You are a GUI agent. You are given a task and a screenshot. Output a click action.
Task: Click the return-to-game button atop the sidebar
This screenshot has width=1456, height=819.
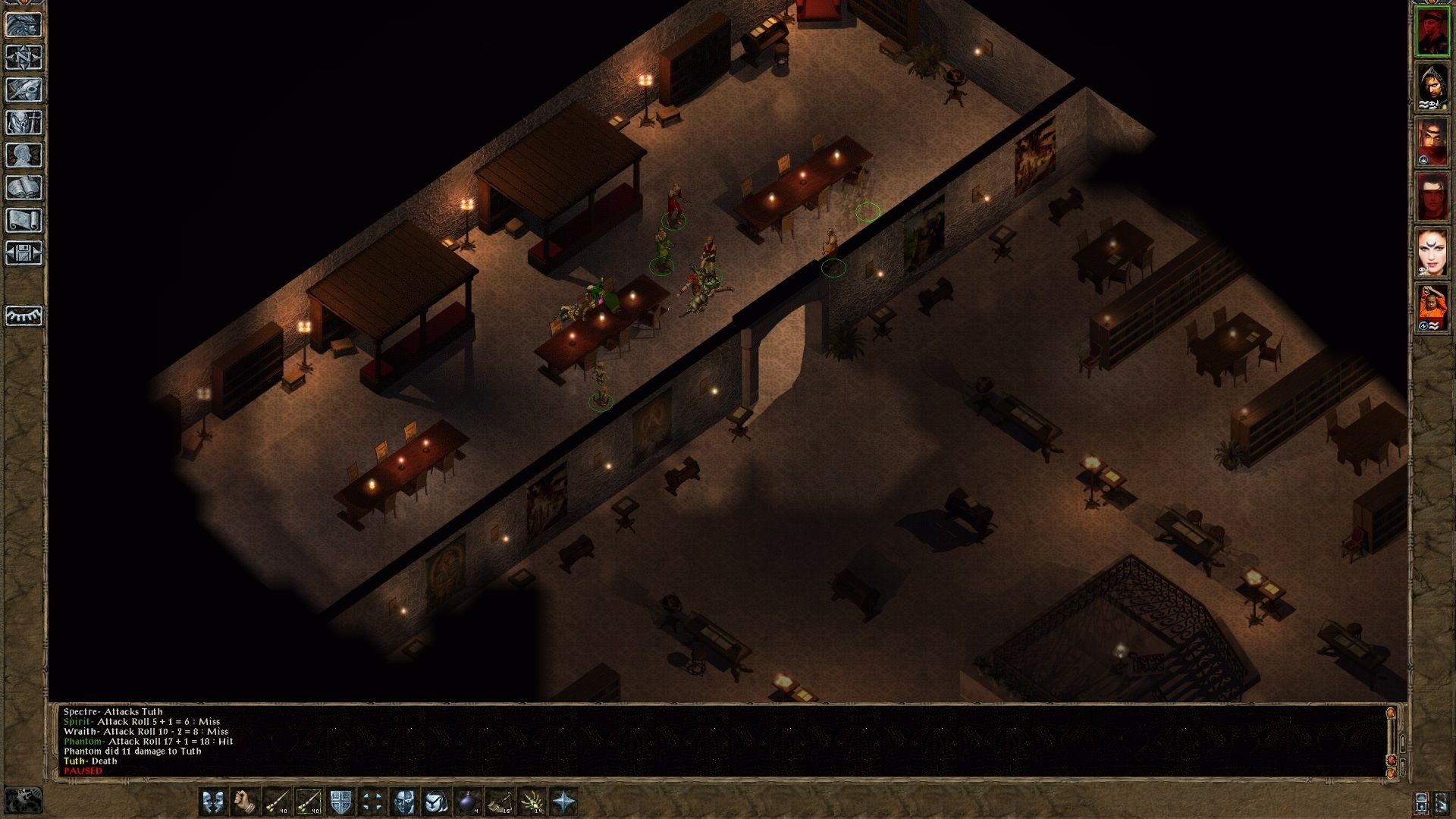tap(24, 25)
